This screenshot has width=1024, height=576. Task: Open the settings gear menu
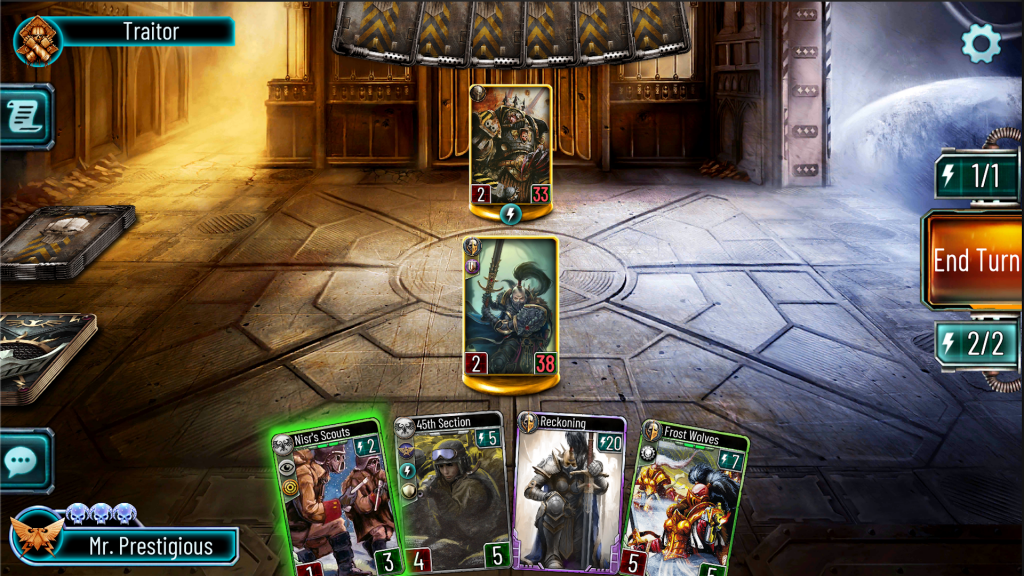(x=980, y=43)
